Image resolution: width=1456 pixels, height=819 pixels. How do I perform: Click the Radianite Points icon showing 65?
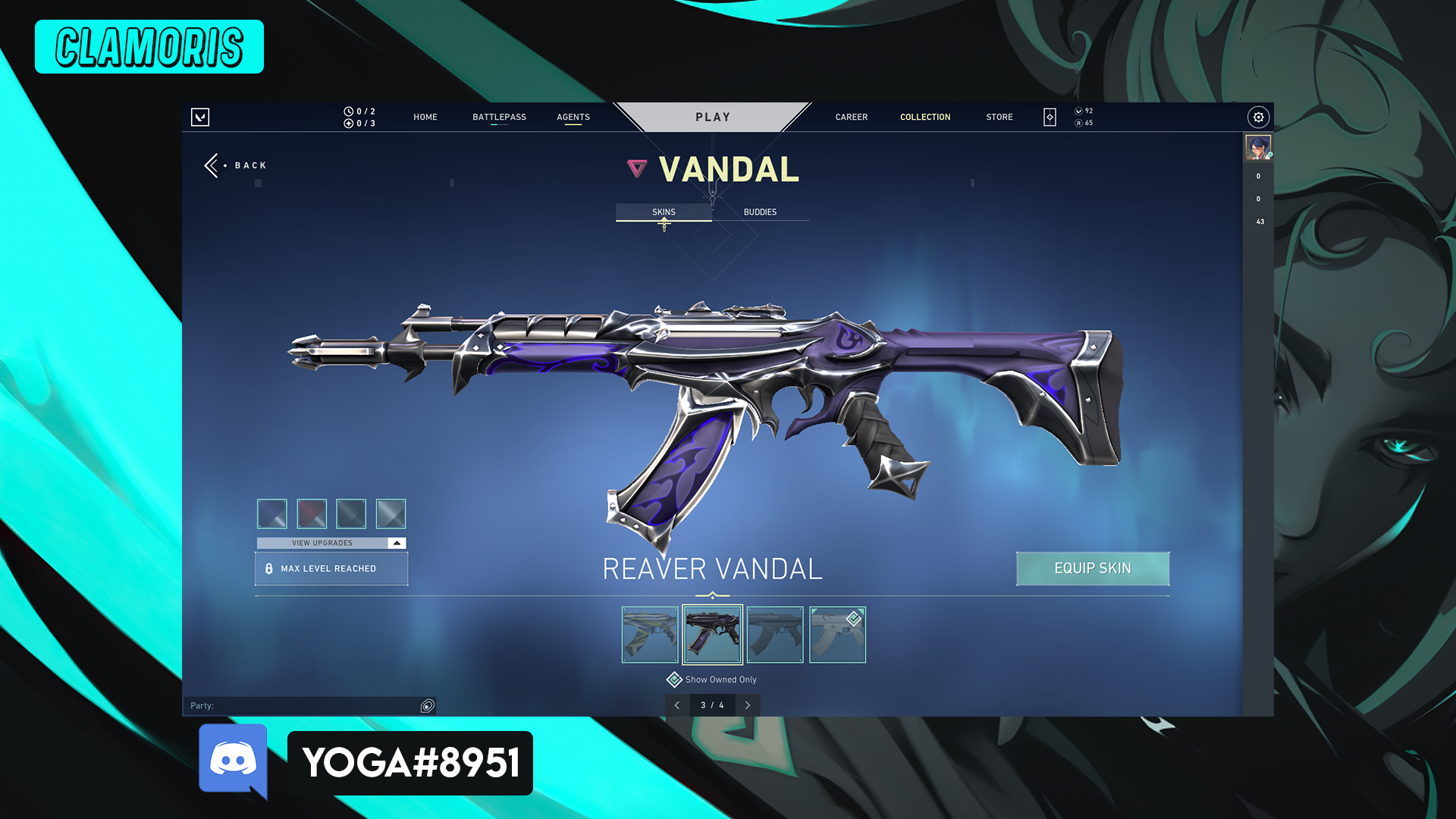pos(1078,122)
